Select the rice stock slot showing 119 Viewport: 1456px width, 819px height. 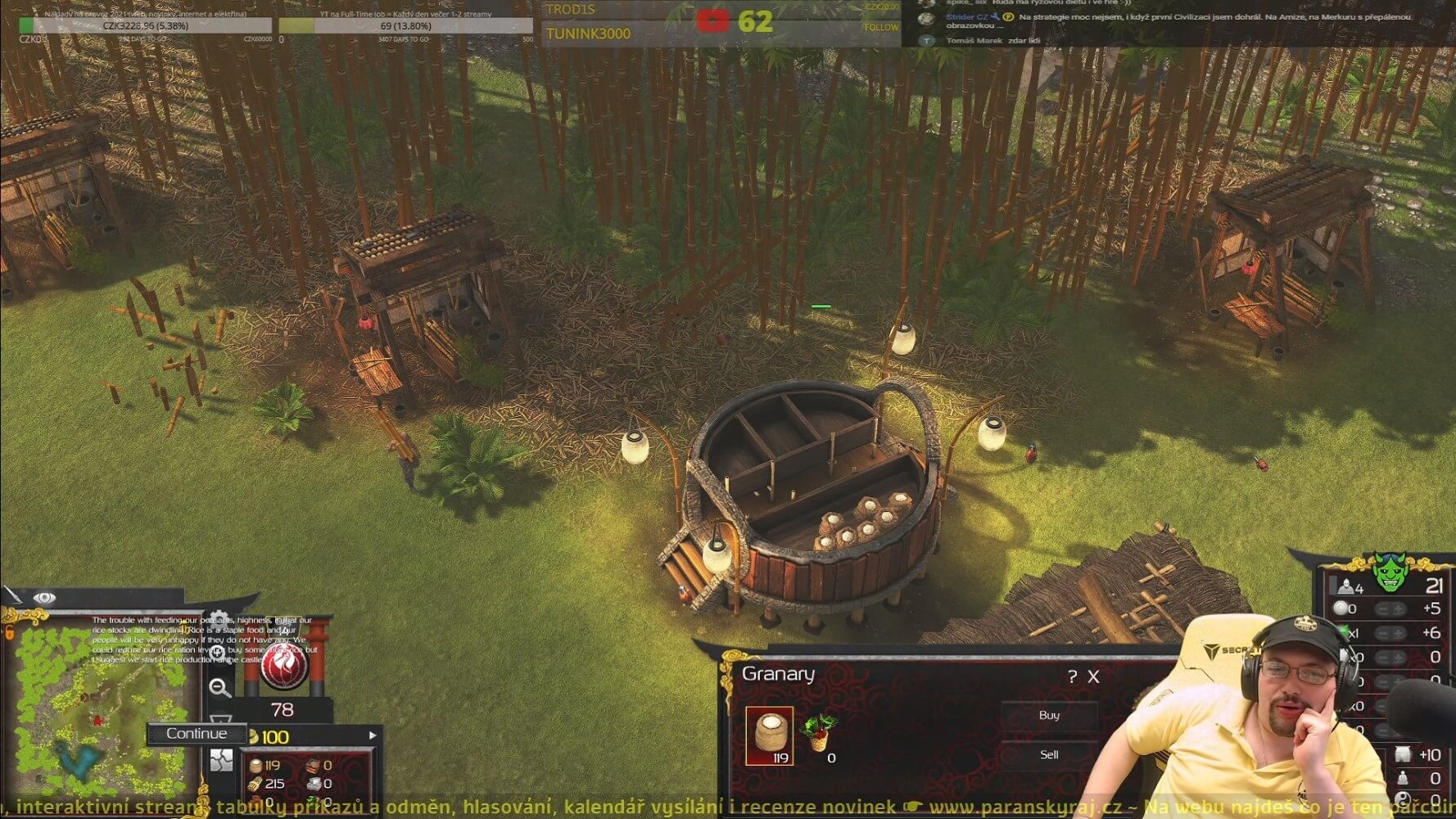point(770,735)
